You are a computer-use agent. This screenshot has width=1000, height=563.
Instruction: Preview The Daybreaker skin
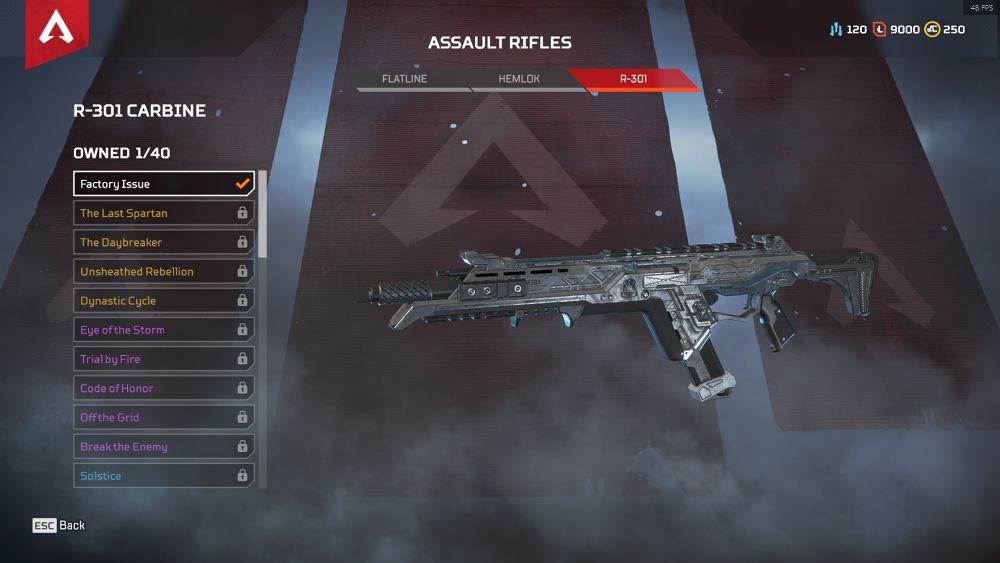[x=164, y=242]
